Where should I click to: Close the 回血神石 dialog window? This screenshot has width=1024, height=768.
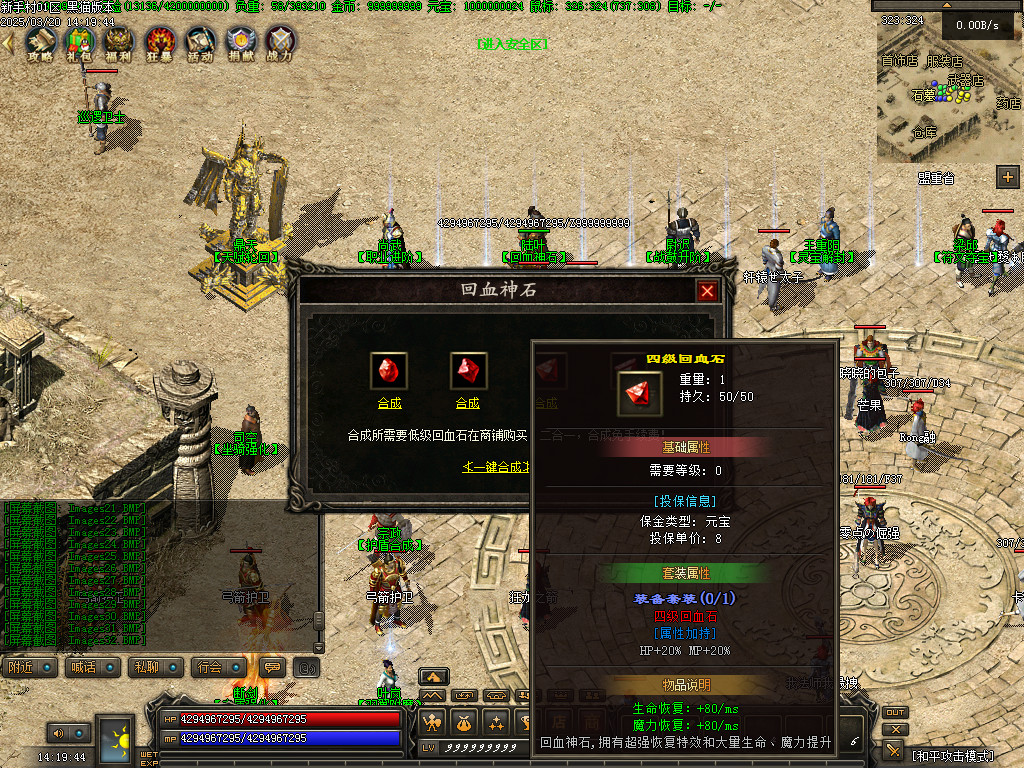tap(708, 291)
